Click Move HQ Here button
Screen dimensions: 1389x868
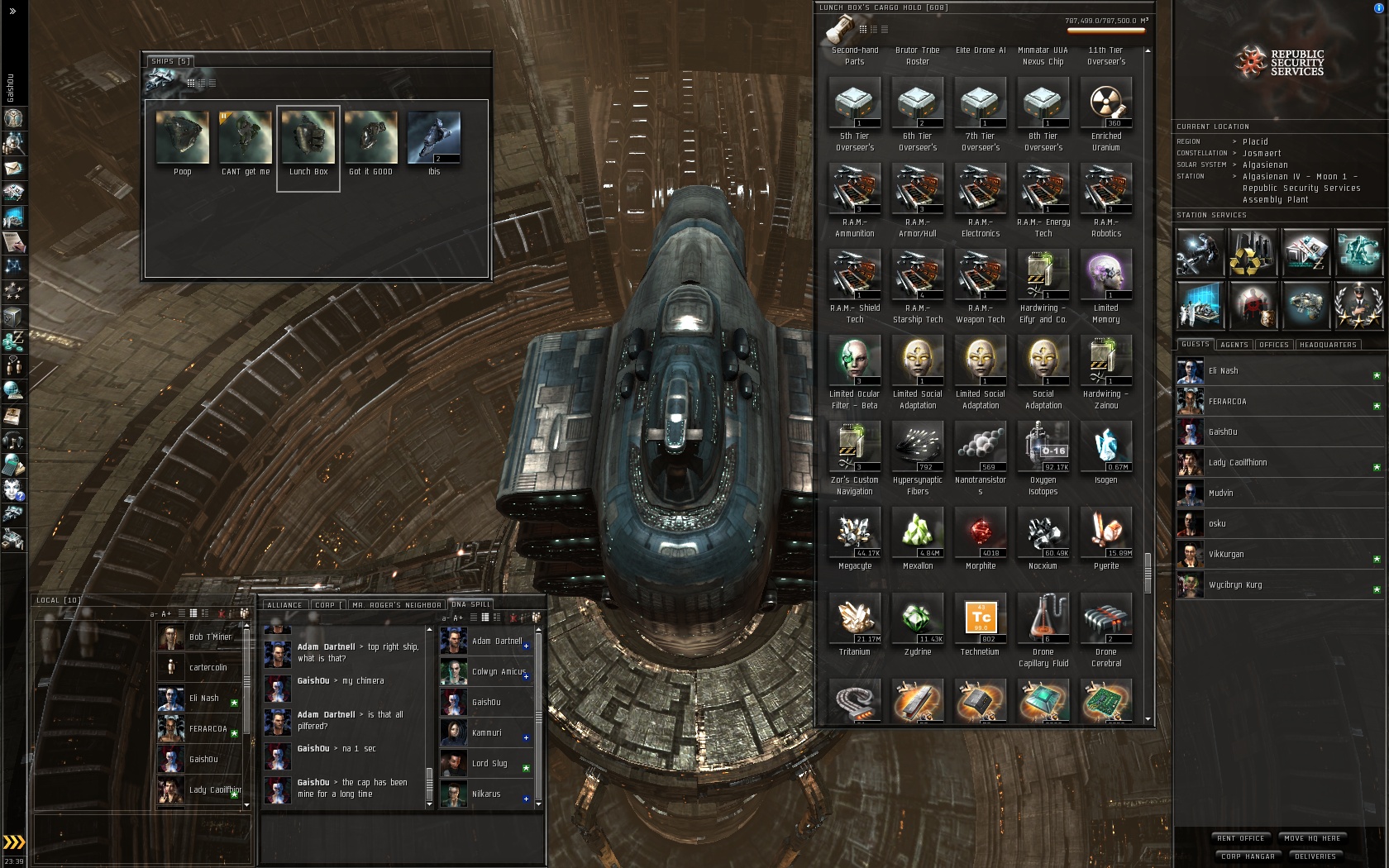click(1312, 838)
